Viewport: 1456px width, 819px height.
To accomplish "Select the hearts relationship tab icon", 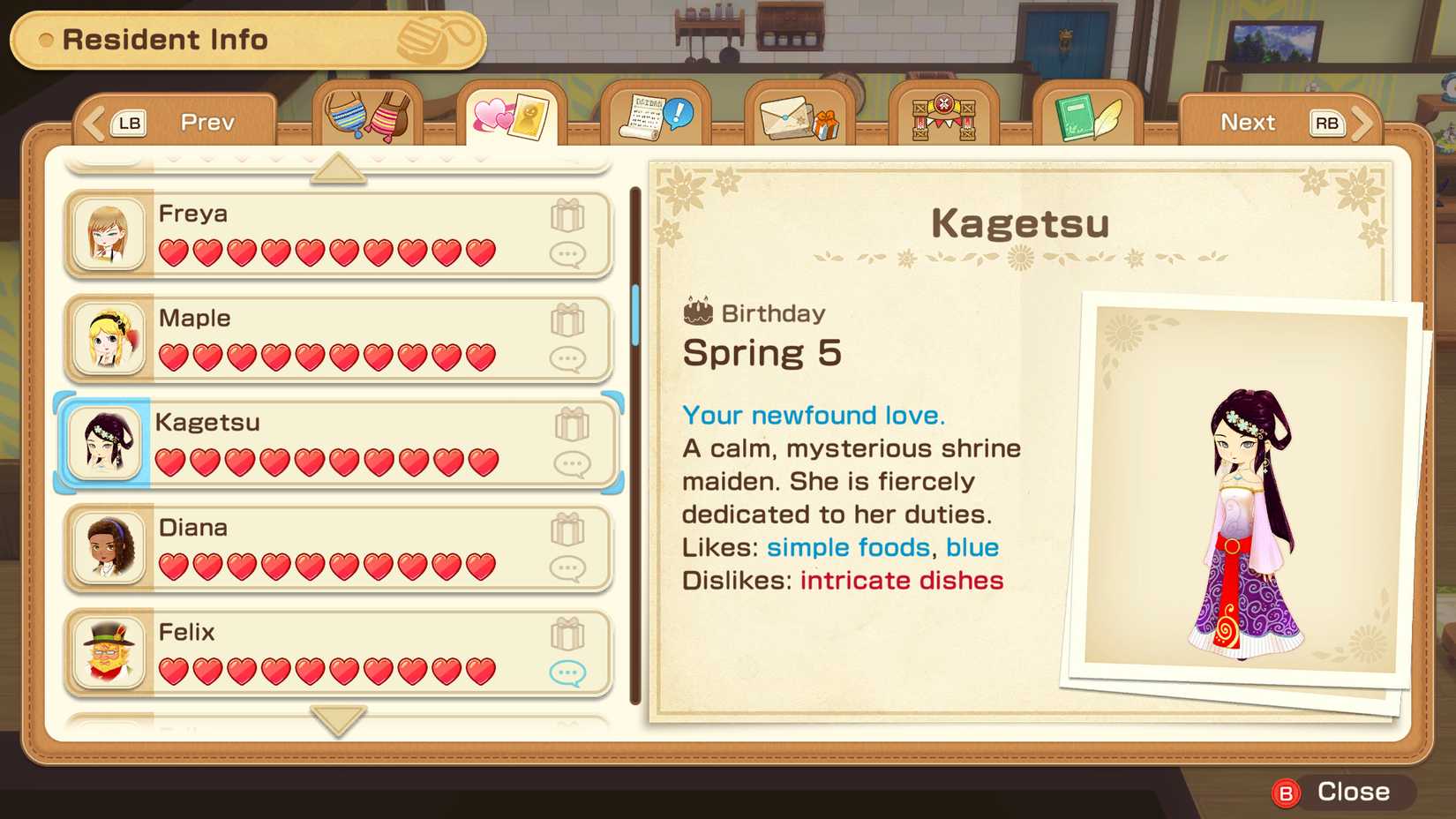I will (x=512, y=113).
